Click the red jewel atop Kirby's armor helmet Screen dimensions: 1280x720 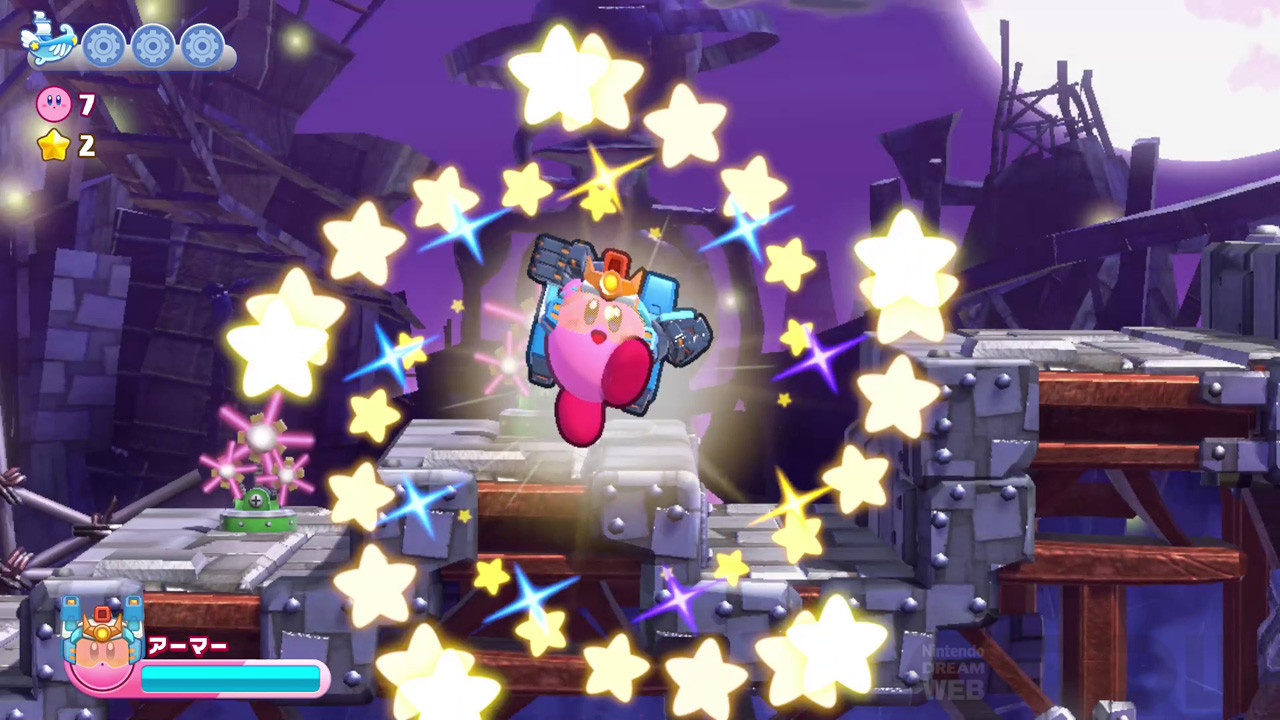pos(615,262)
